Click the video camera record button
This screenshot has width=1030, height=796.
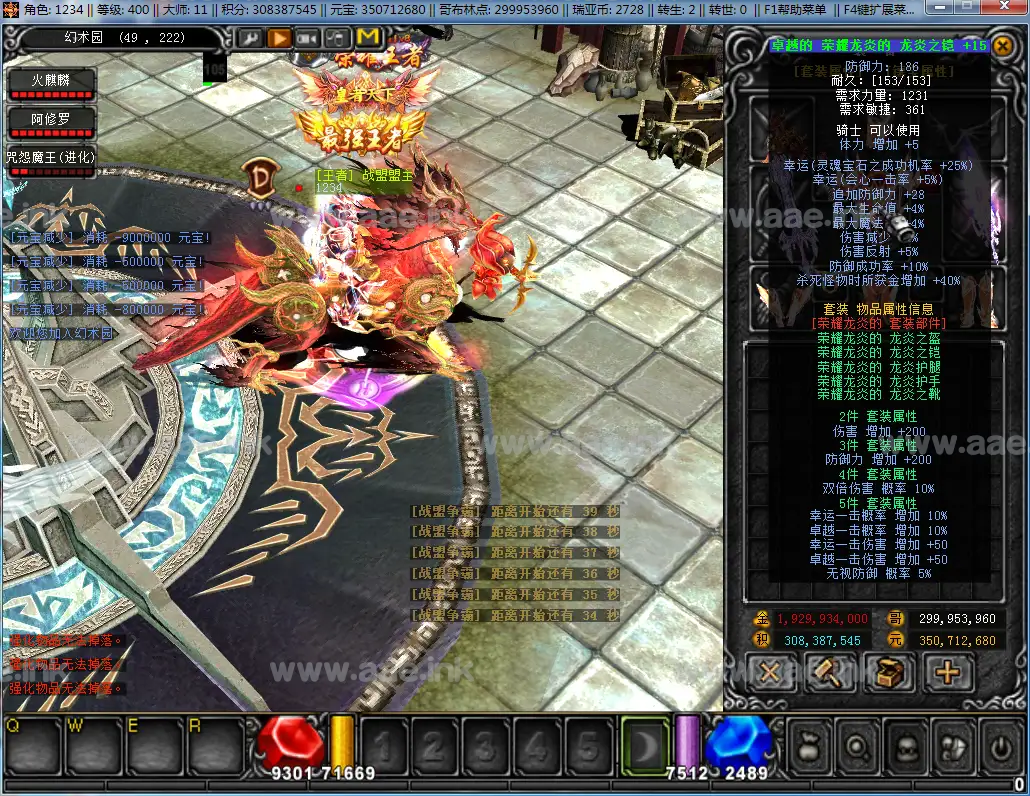tap(308, 38)
